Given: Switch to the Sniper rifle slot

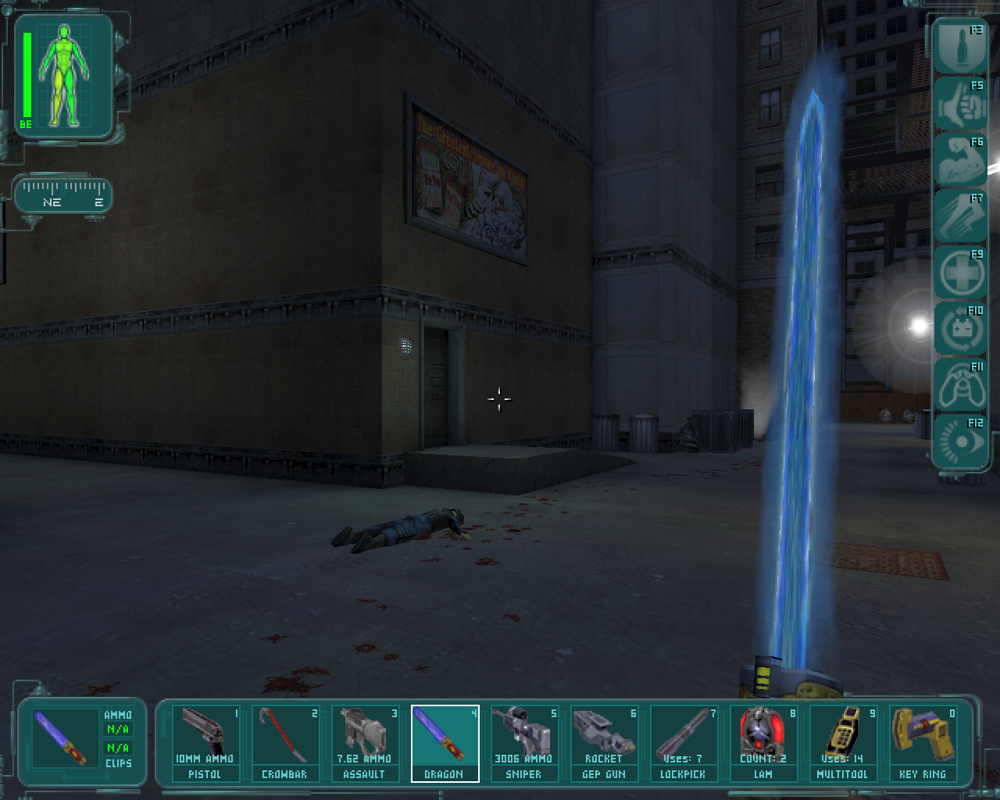Looking at the screenshot, I should click(x=525, y=743).
